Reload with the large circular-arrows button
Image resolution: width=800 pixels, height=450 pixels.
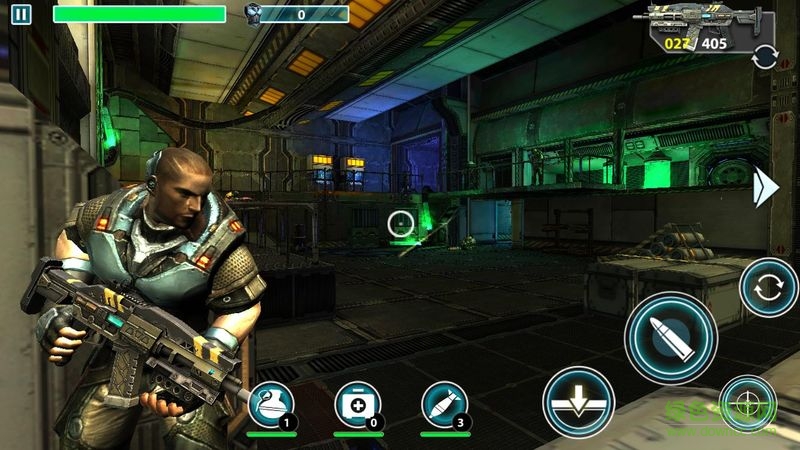click(x=768, y=287)
